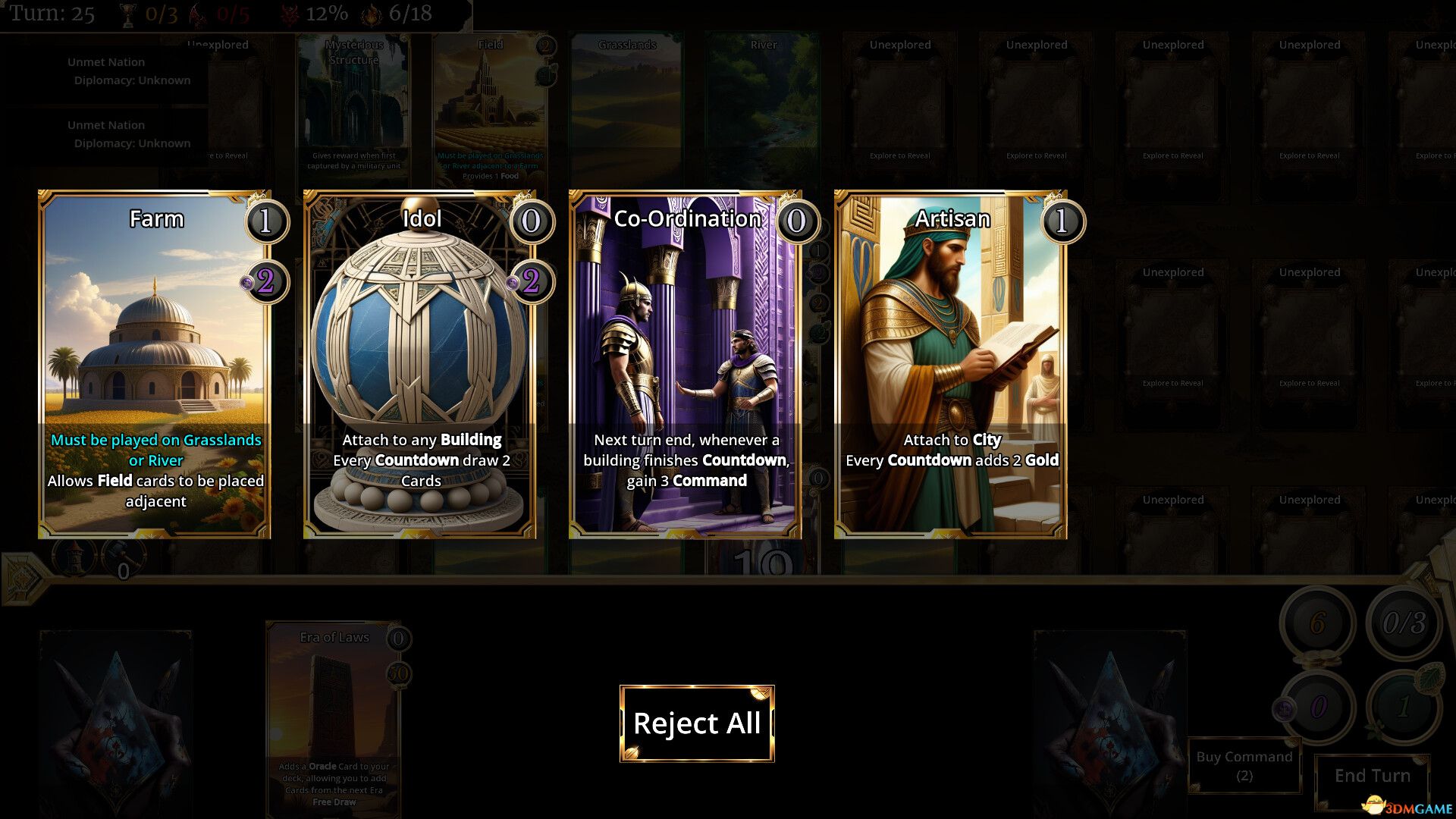Click the Reject All button
Image resolution: width=1456 pixels, height=819 pixels.
point(697,723)
